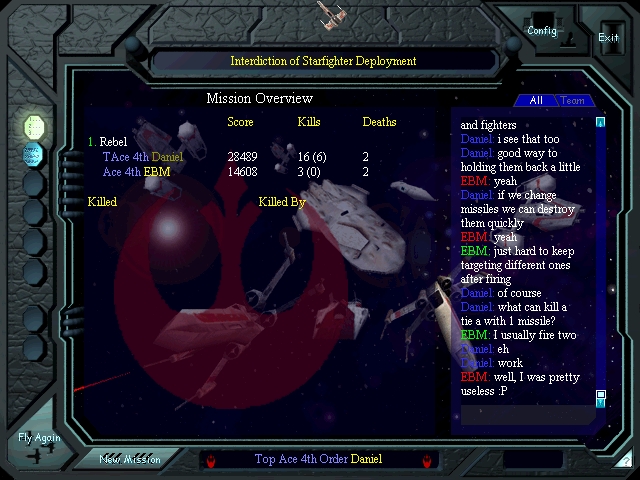Switch chat to the All tab

536,101
